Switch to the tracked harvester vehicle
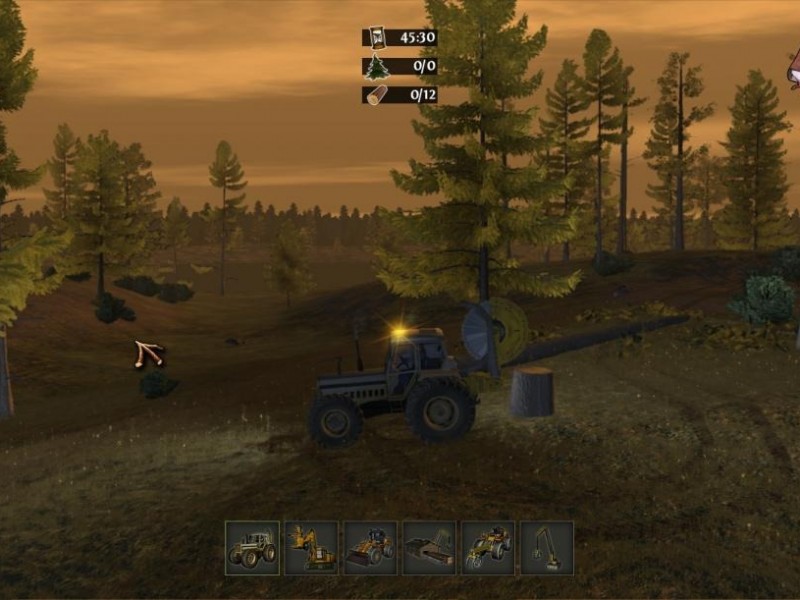Screen dimensions: 800x600 click(311, 547)
